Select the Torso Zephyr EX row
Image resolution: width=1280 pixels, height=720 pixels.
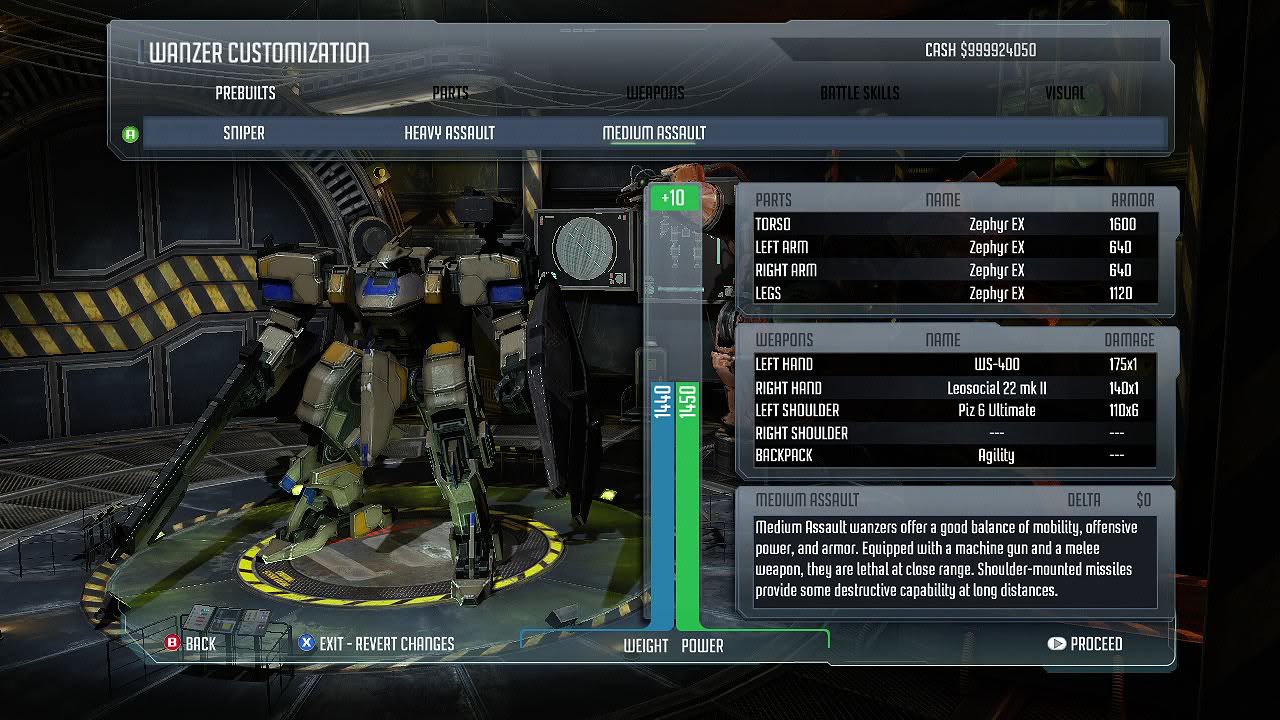955,224
